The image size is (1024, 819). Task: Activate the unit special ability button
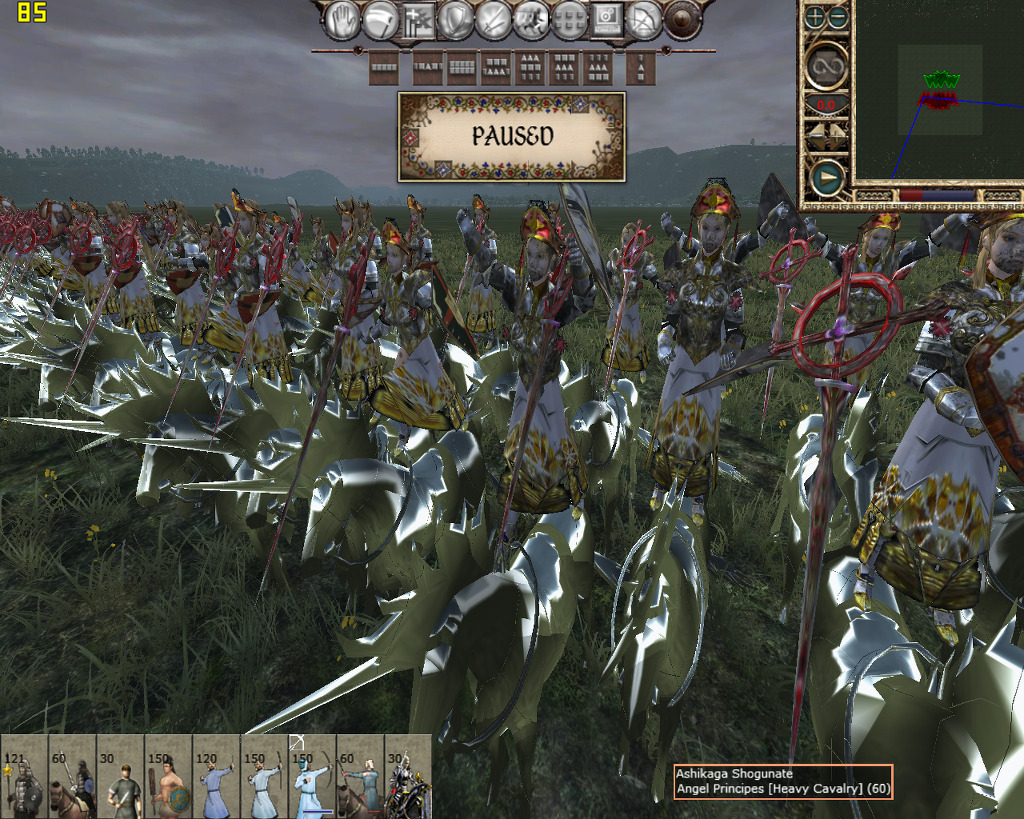(x=606, y=19)
